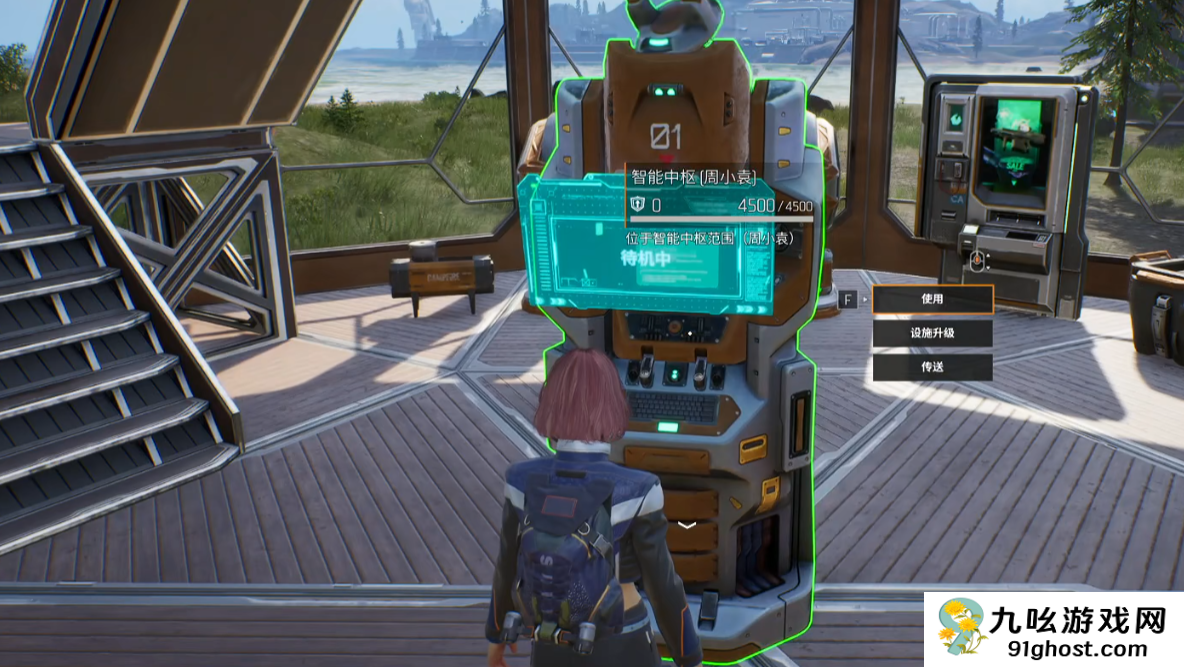Choose the 使用 interaction option
The width and height of the screenshot is (1184, 667).
pos(932,299)
